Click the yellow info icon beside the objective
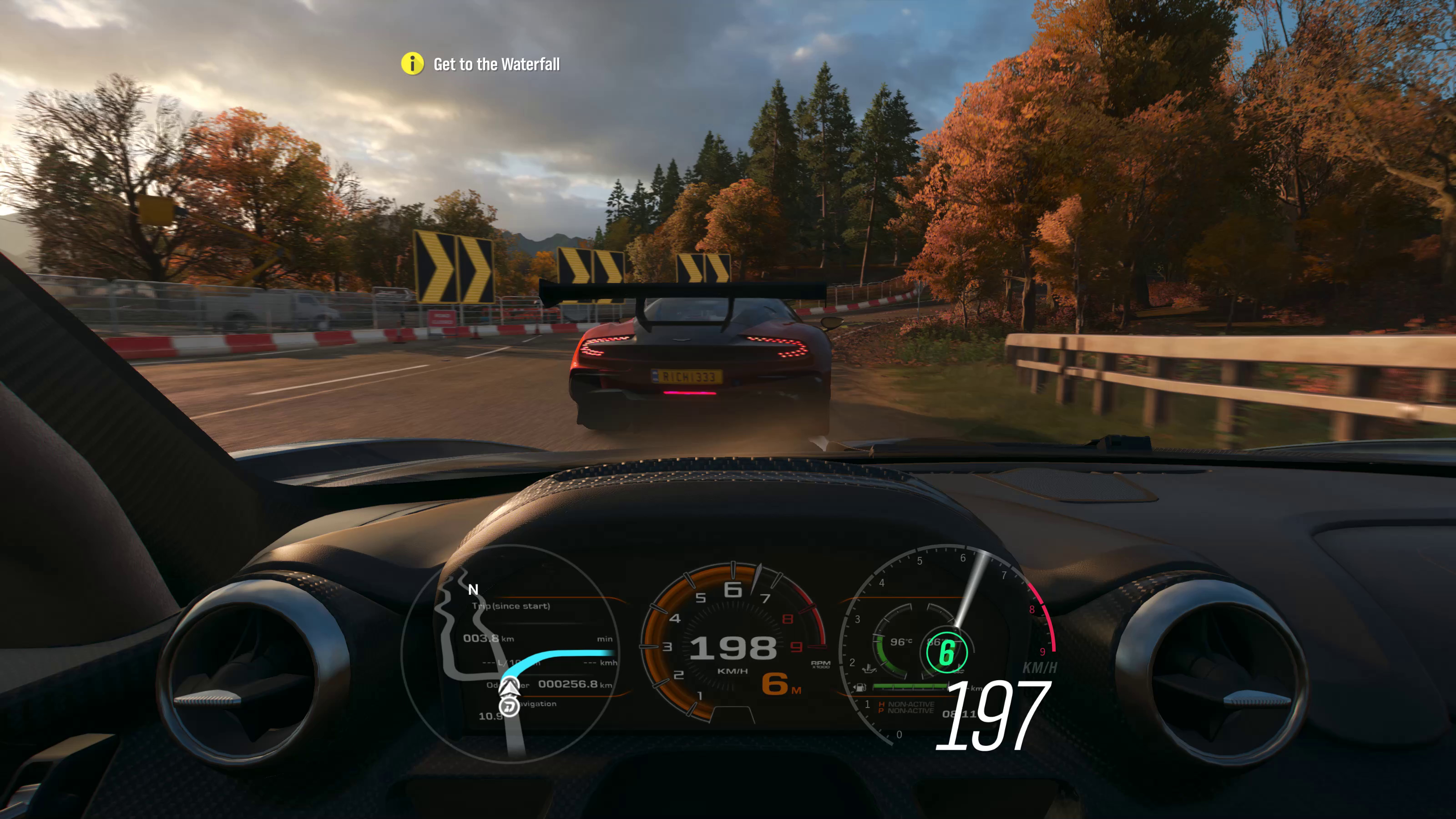The image size is (1456, 819). point(412,64)
